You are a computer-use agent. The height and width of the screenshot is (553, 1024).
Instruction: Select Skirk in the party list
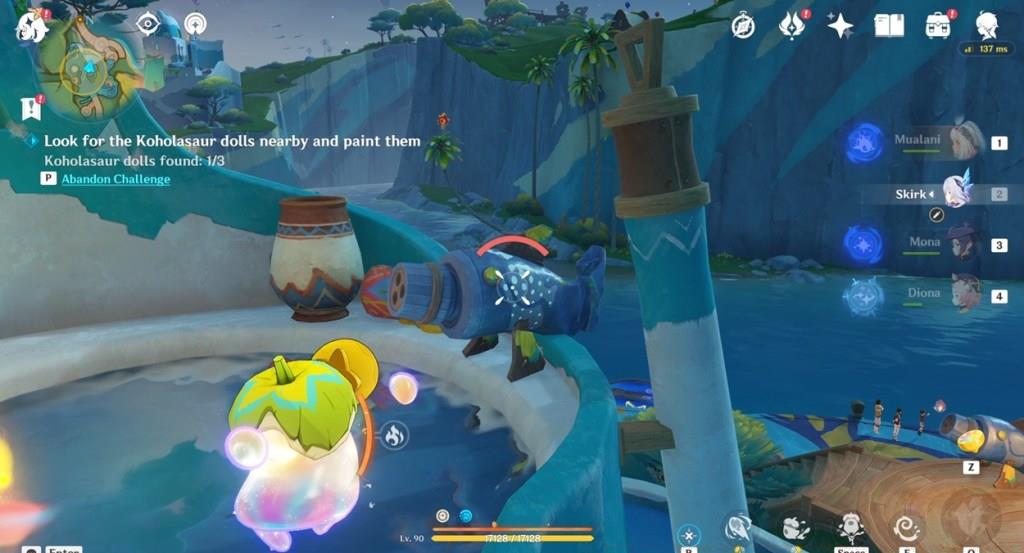pos(956,192)
